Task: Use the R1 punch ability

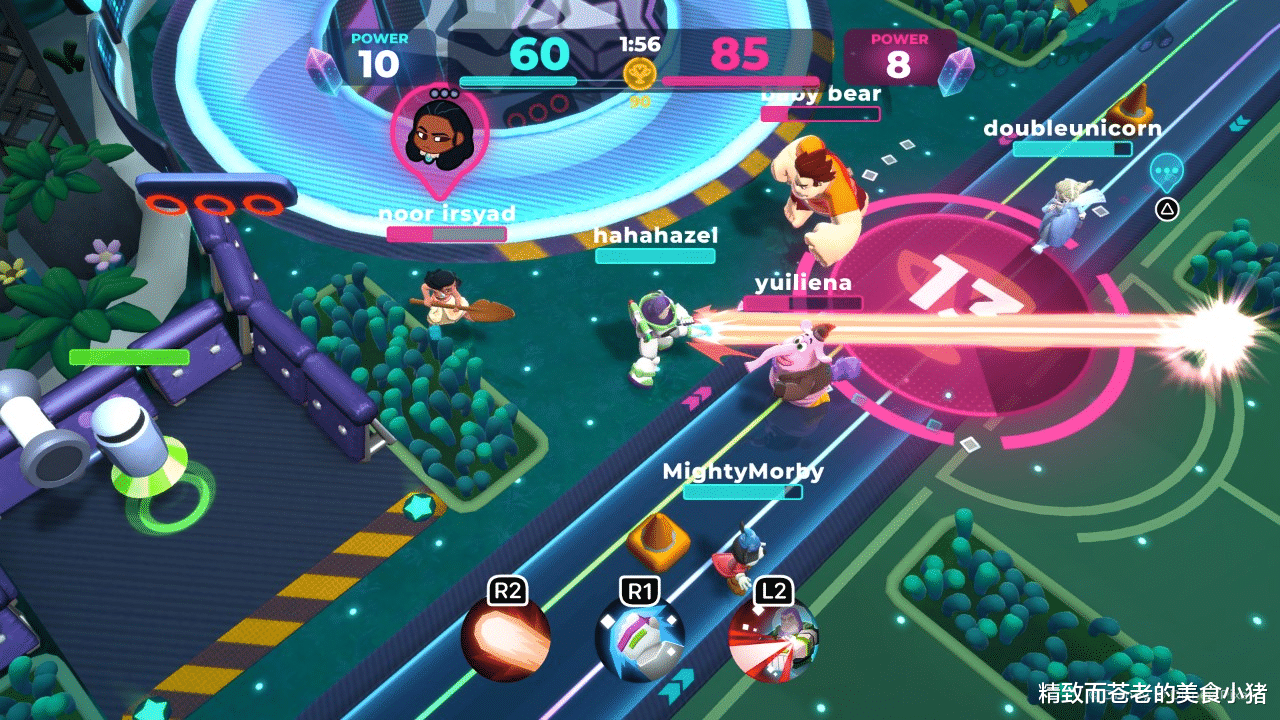Action: 640,640
